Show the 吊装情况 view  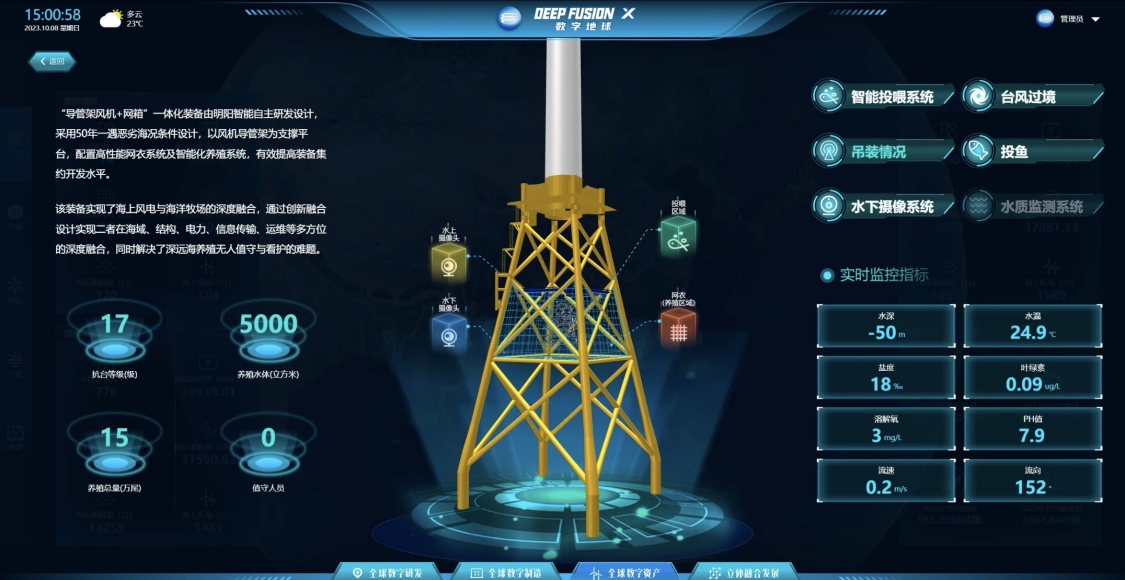[x=881, y=152]
